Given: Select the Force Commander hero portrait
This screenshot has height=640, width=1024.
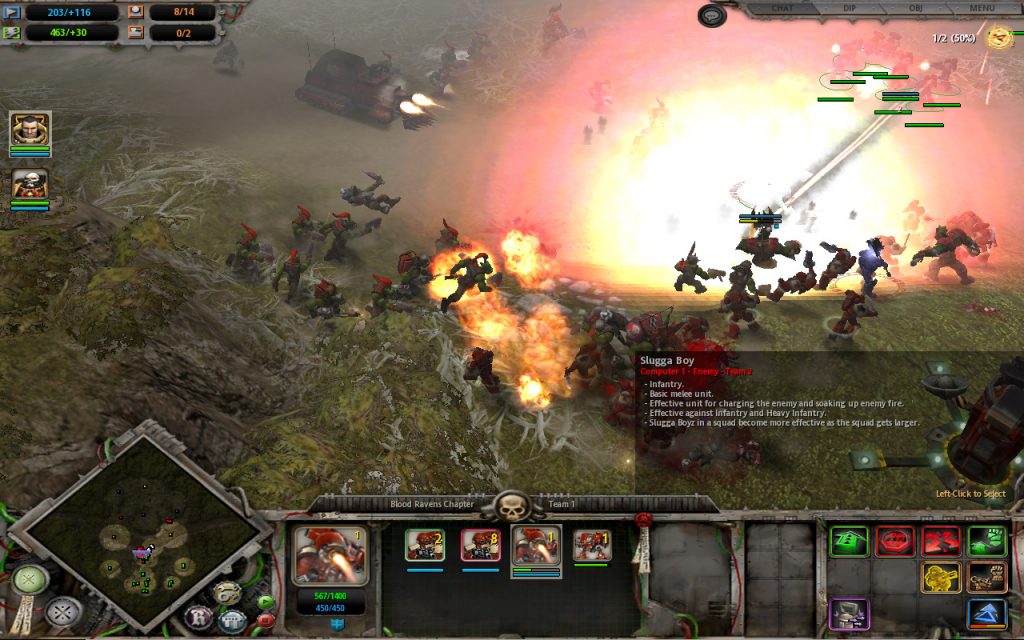Looking at the screenshot, I should click(x=29, y=130).
